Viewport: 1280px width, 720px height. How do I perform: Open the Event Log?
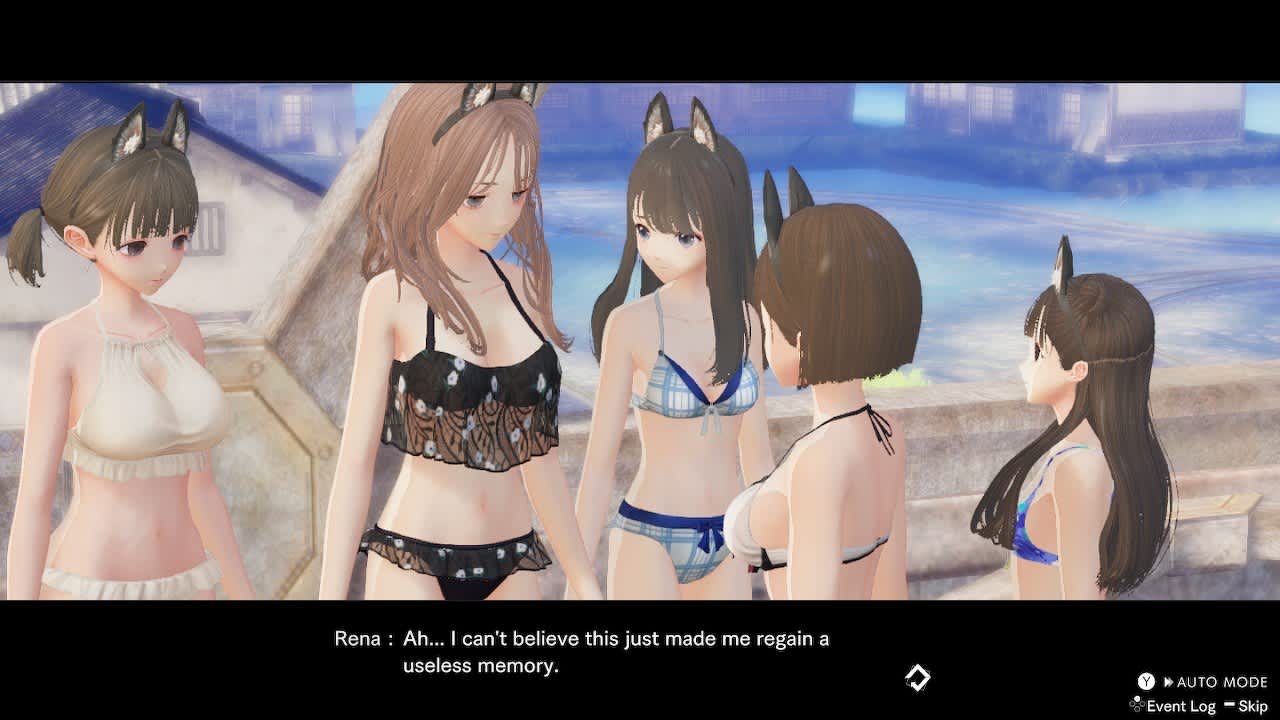pos(1180,705)
